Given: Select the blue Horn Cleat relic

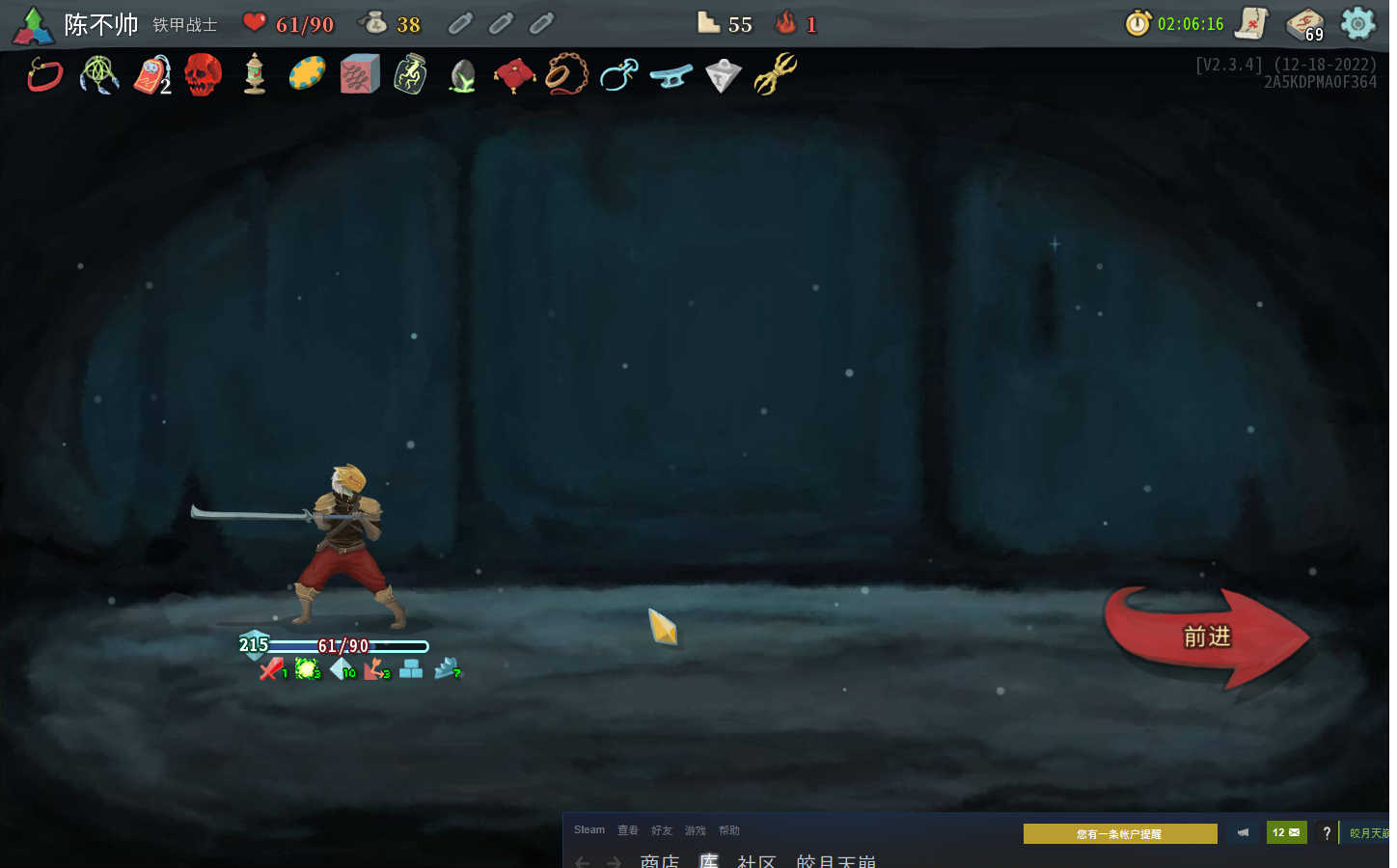Looking at the screenshot, I should point(671,75).
